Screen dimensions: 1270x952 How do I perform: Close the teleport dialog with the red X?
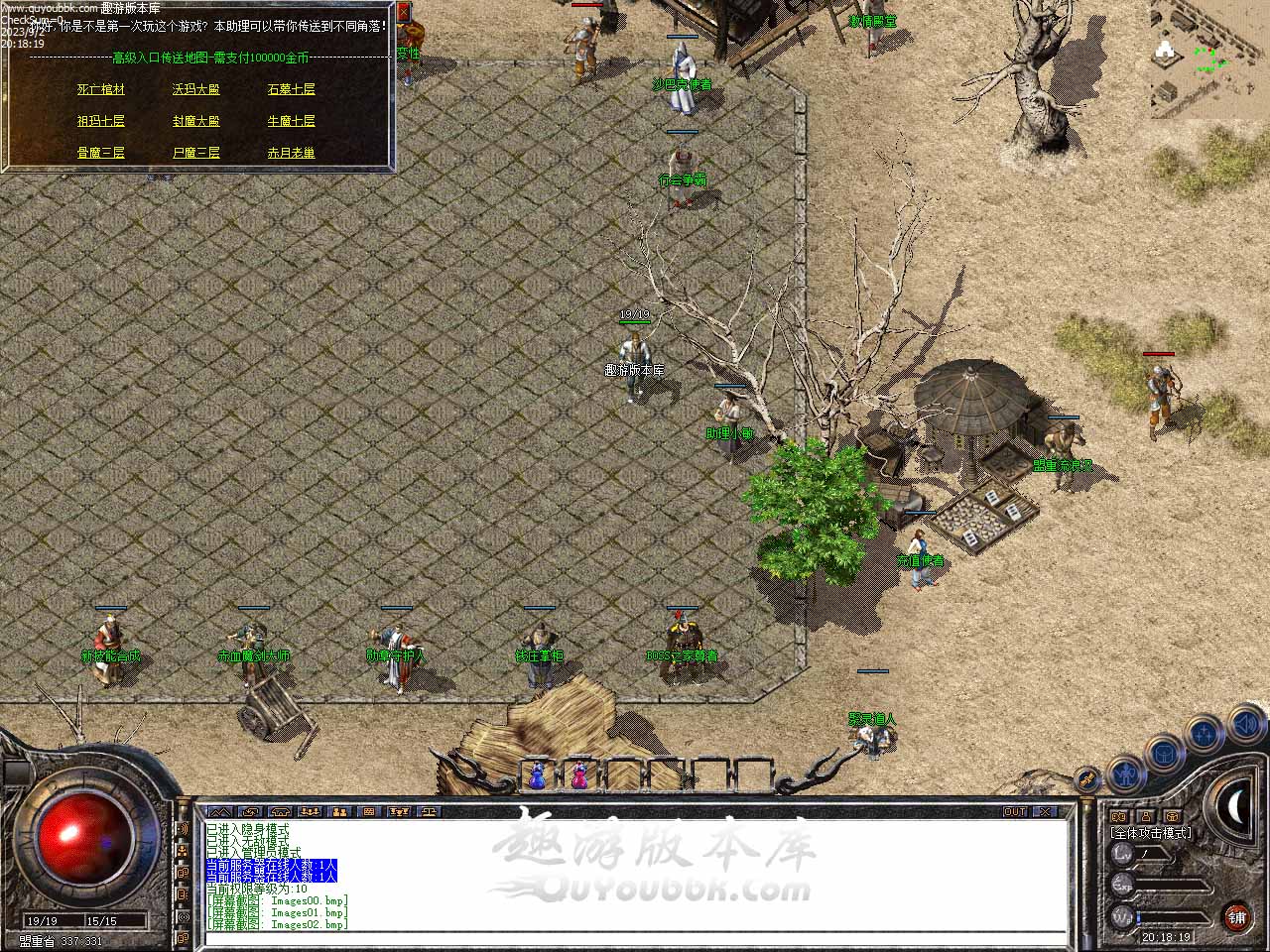(x=403, y=12)
